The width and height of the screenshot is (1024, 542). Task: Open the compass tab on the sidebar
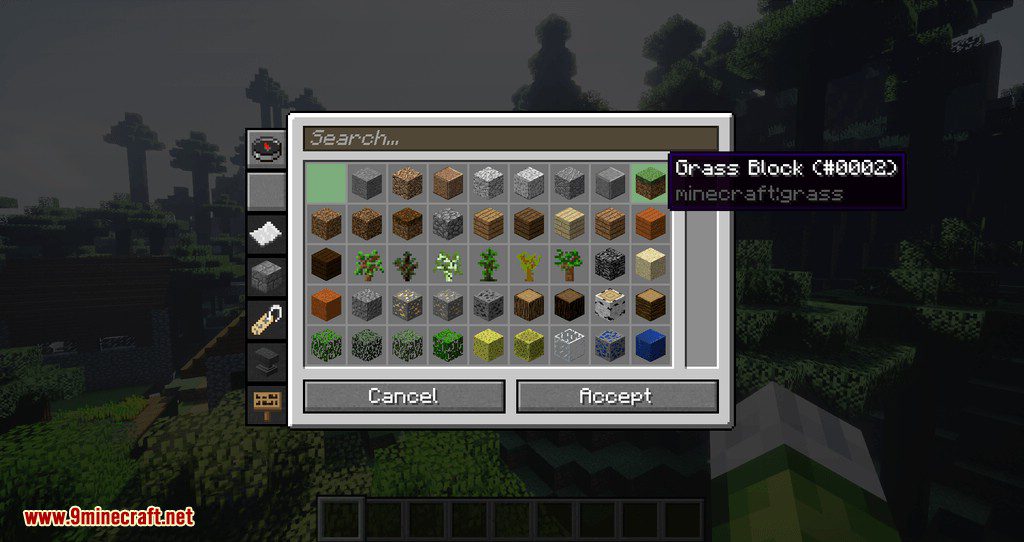(267, 149)
